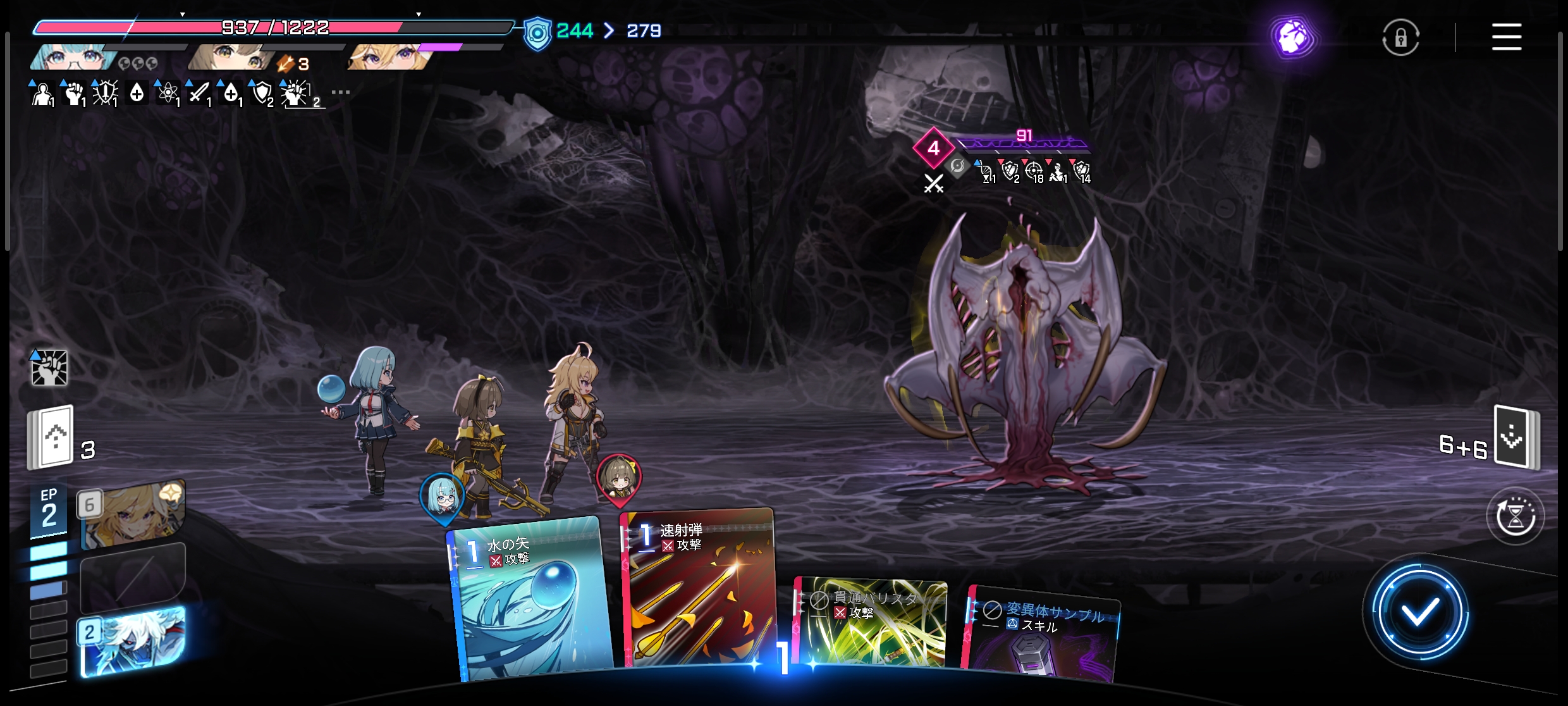Viewport: 1568px width, 706px height.
Task: Confirm turn with the blue checkmark button
Action: coord(1419,612)
